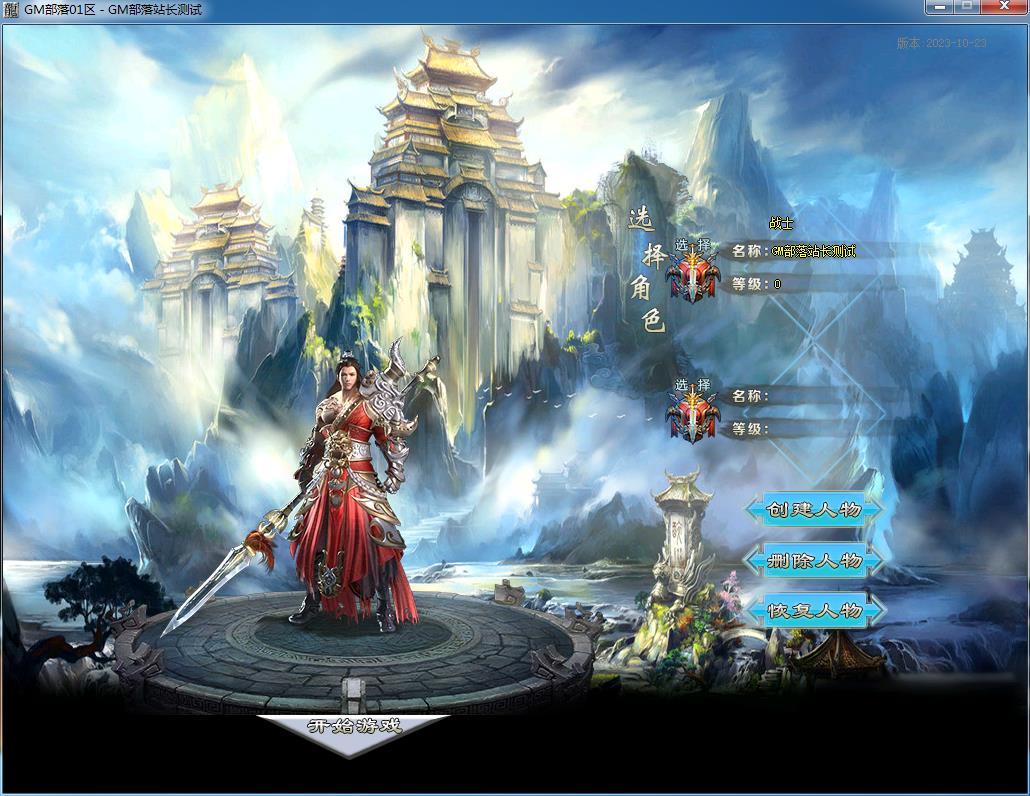Close the game window
The image size is (1030, 796).
(1003, 7)
